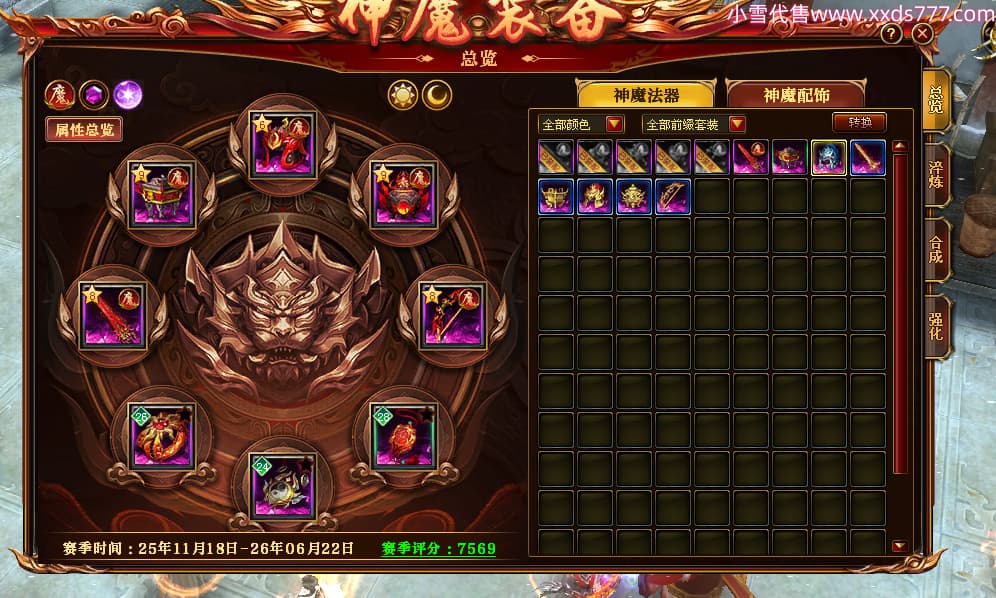Click the purple hexagon gem round icon

93,95
